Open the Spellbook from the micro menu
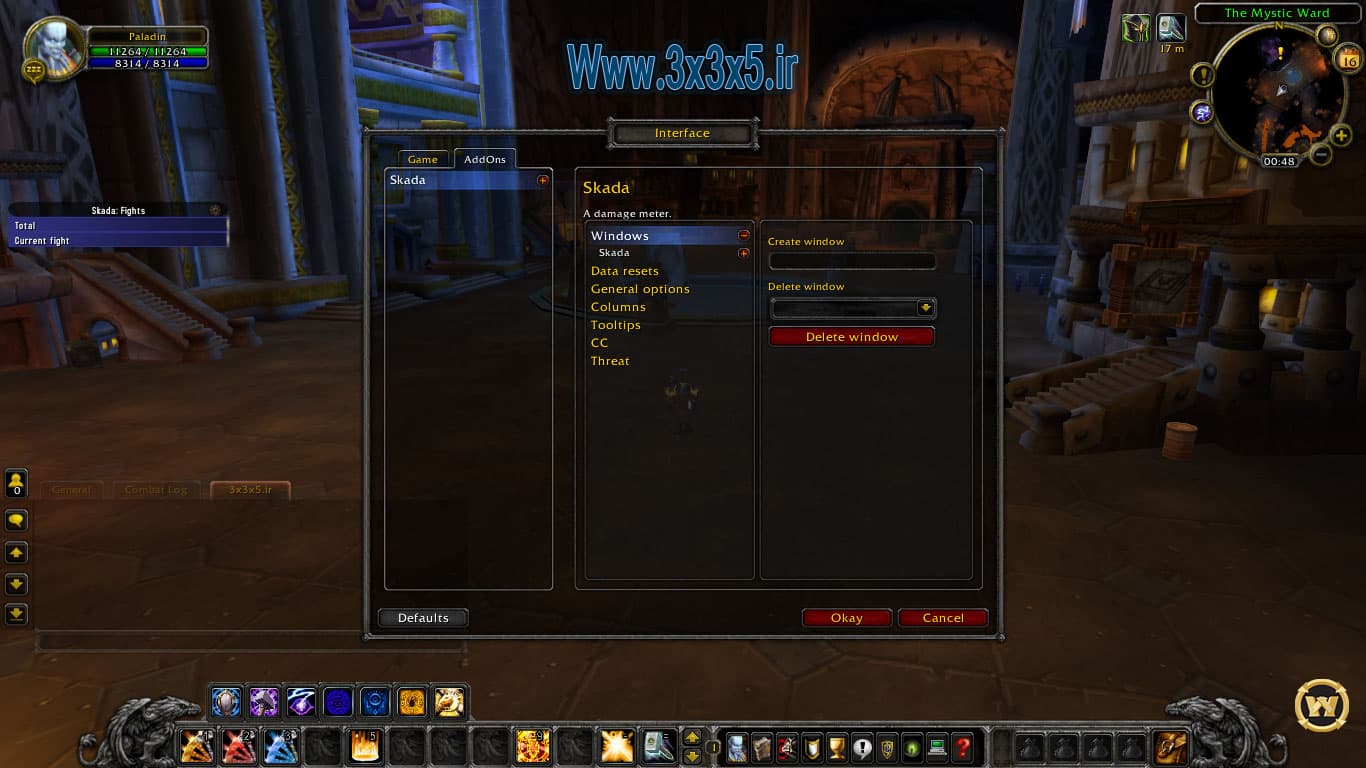Image resolution: width=1366 pixels, height=768 pixels. click(761, 747)
